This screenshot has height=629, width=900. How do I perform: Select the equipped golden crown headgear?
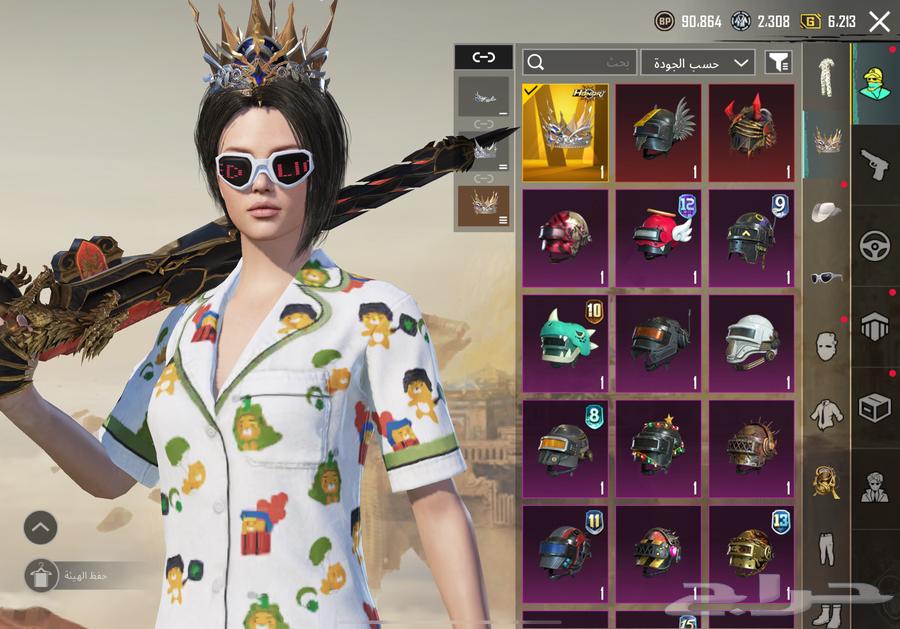pos(565,132)
